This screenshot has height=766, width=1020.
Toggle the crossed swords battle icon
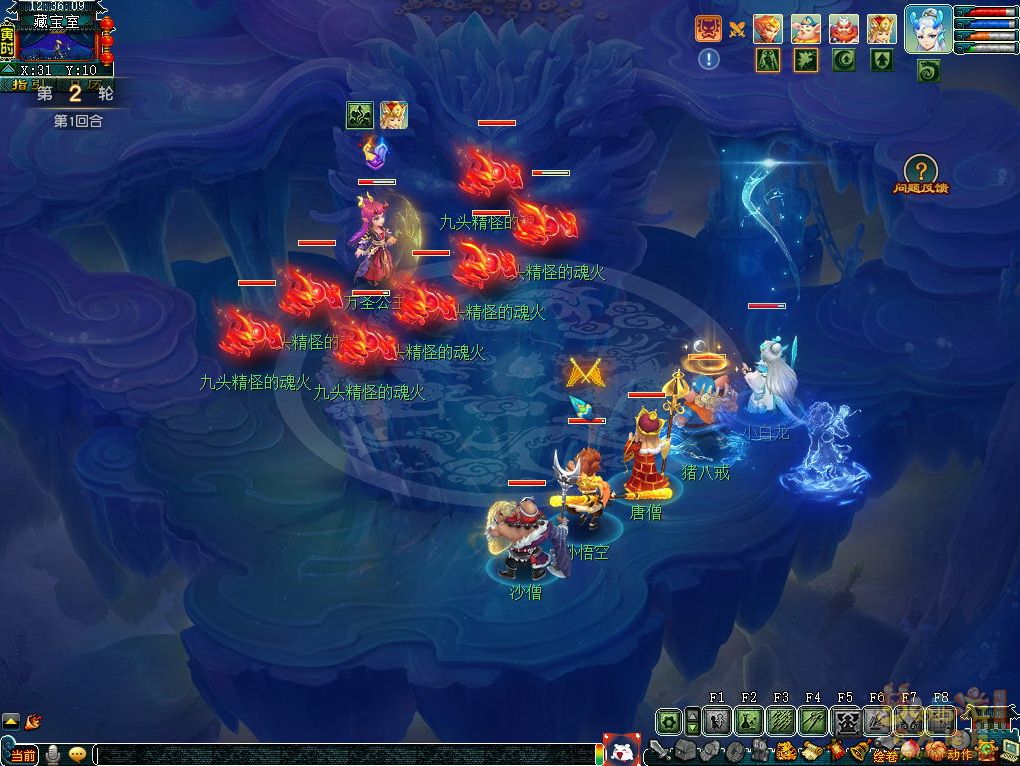point(737,29)
